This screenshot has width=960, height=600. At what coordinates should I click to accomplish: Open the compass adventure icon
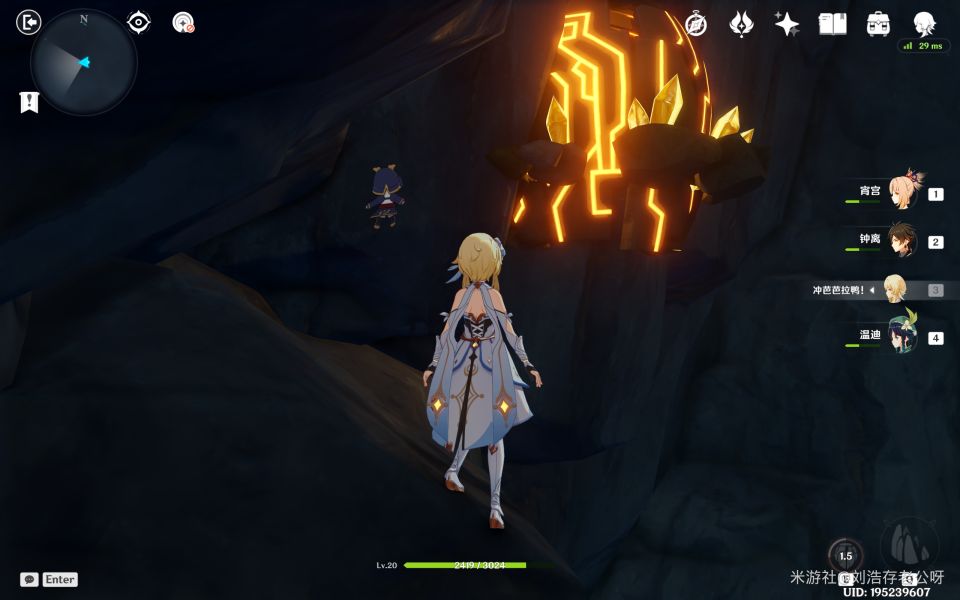(x=696, y=24)
